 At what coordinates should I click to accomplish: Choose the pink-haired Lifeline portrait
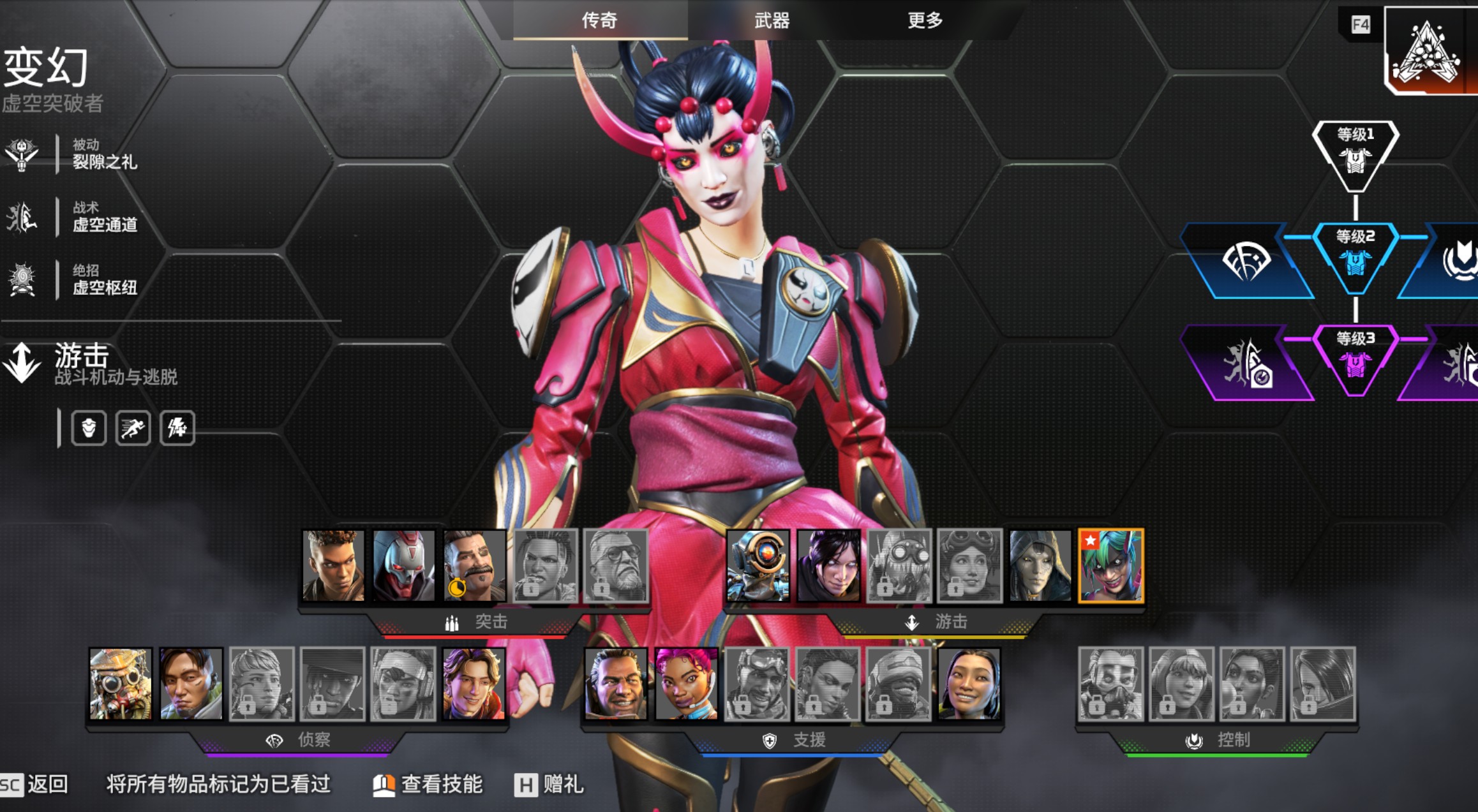[x=686, y=684]
